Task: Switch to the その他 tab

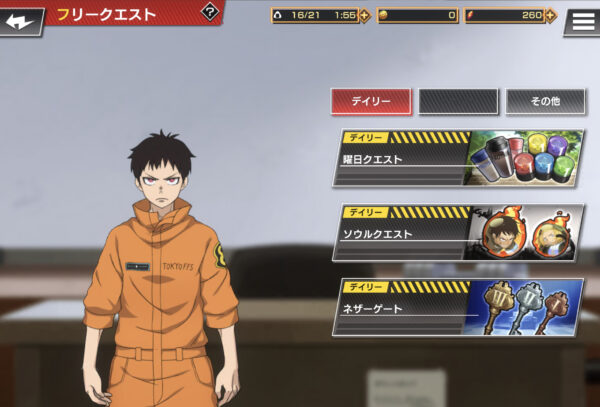Action: coord(545,101)
